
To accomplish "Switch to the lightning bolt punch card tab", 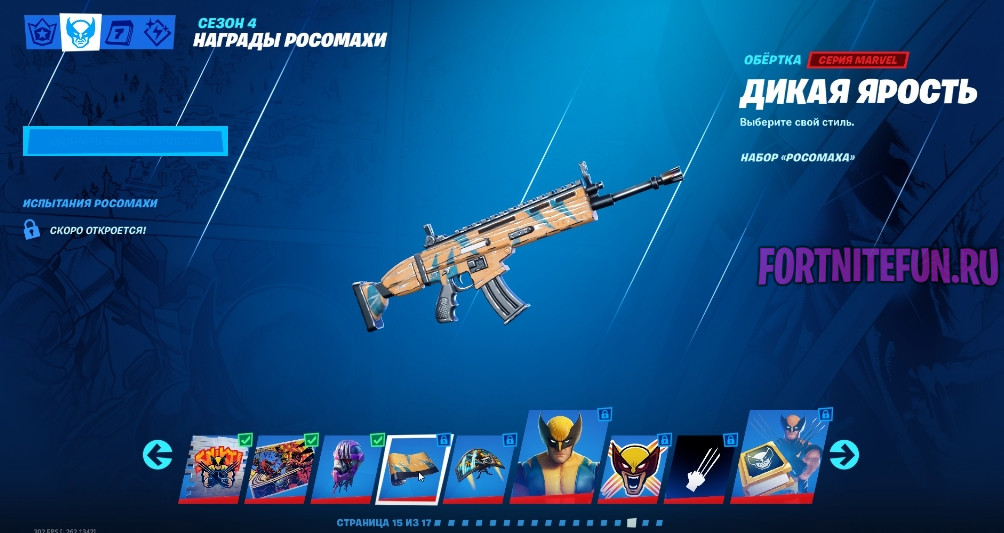I will 157,33.
